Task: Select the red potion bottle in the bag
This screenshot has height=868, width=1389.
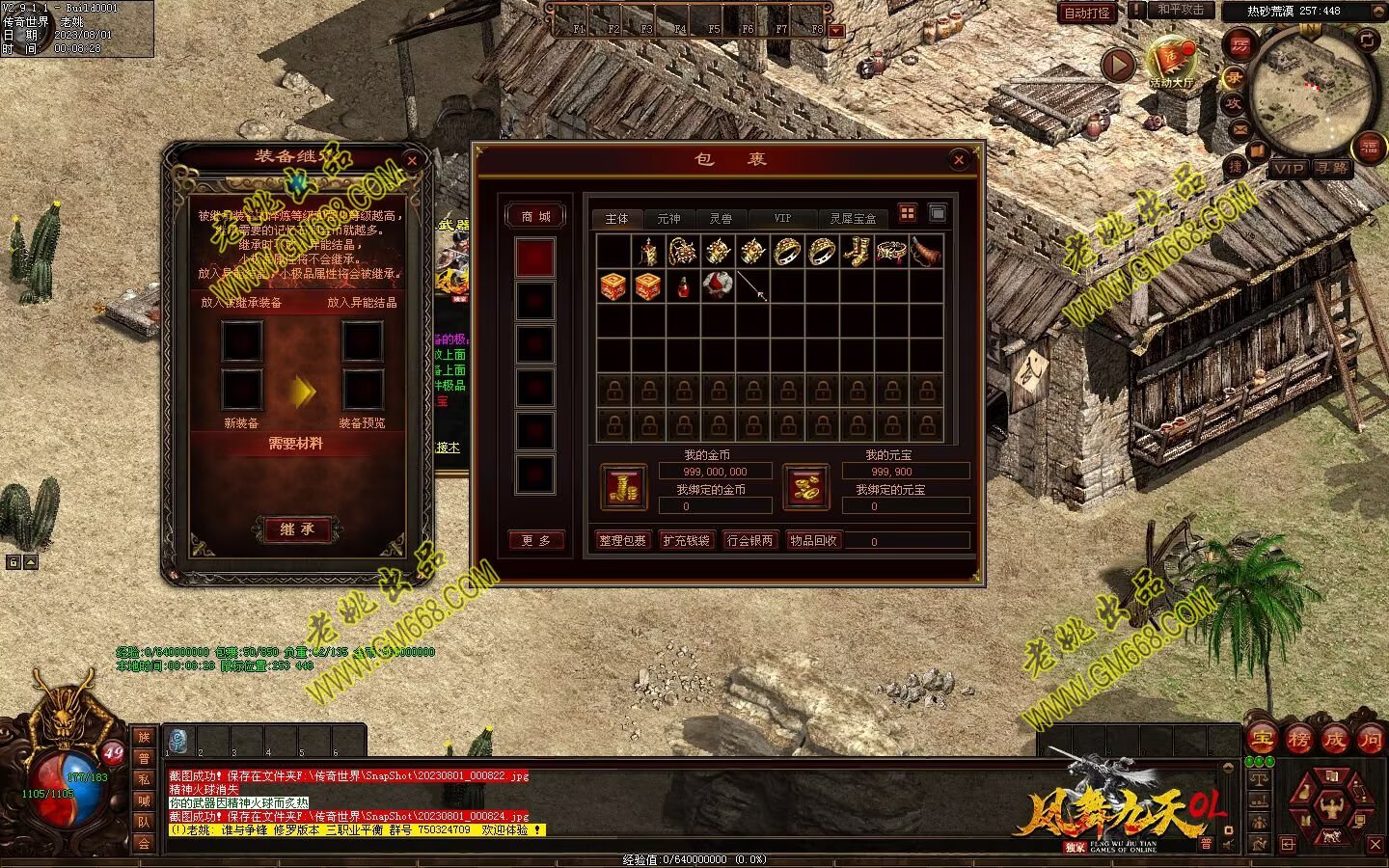Action: tap(683, 286)
